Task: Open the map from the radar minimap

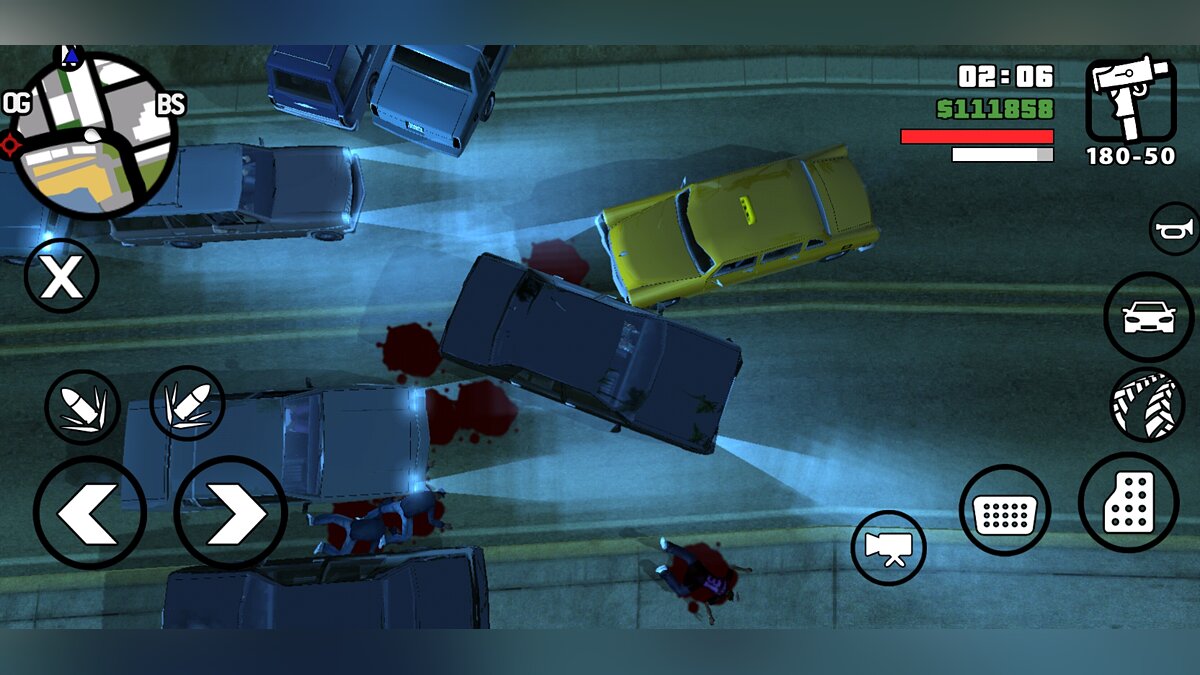Action: click(94, 135)
